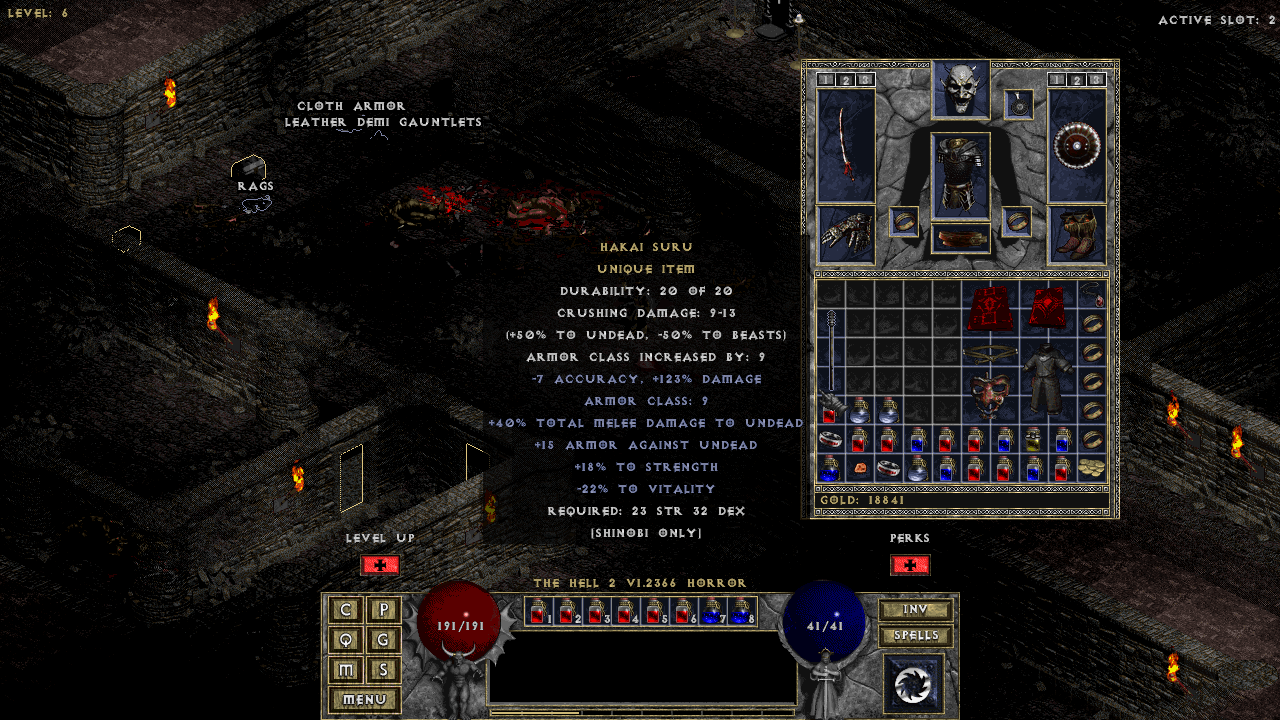
Task: Click the Q quest log button
Action: tap(346, 640)
